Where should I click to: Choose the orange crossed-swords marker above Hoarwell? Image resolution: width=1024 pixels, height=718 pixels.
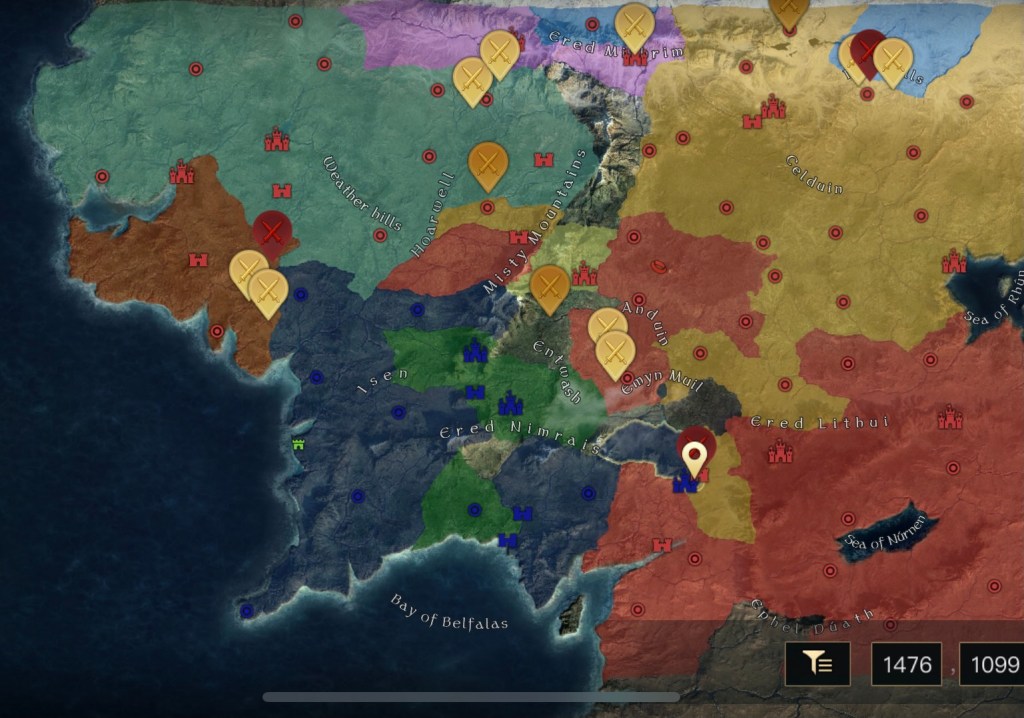click(x=487, y=161)
